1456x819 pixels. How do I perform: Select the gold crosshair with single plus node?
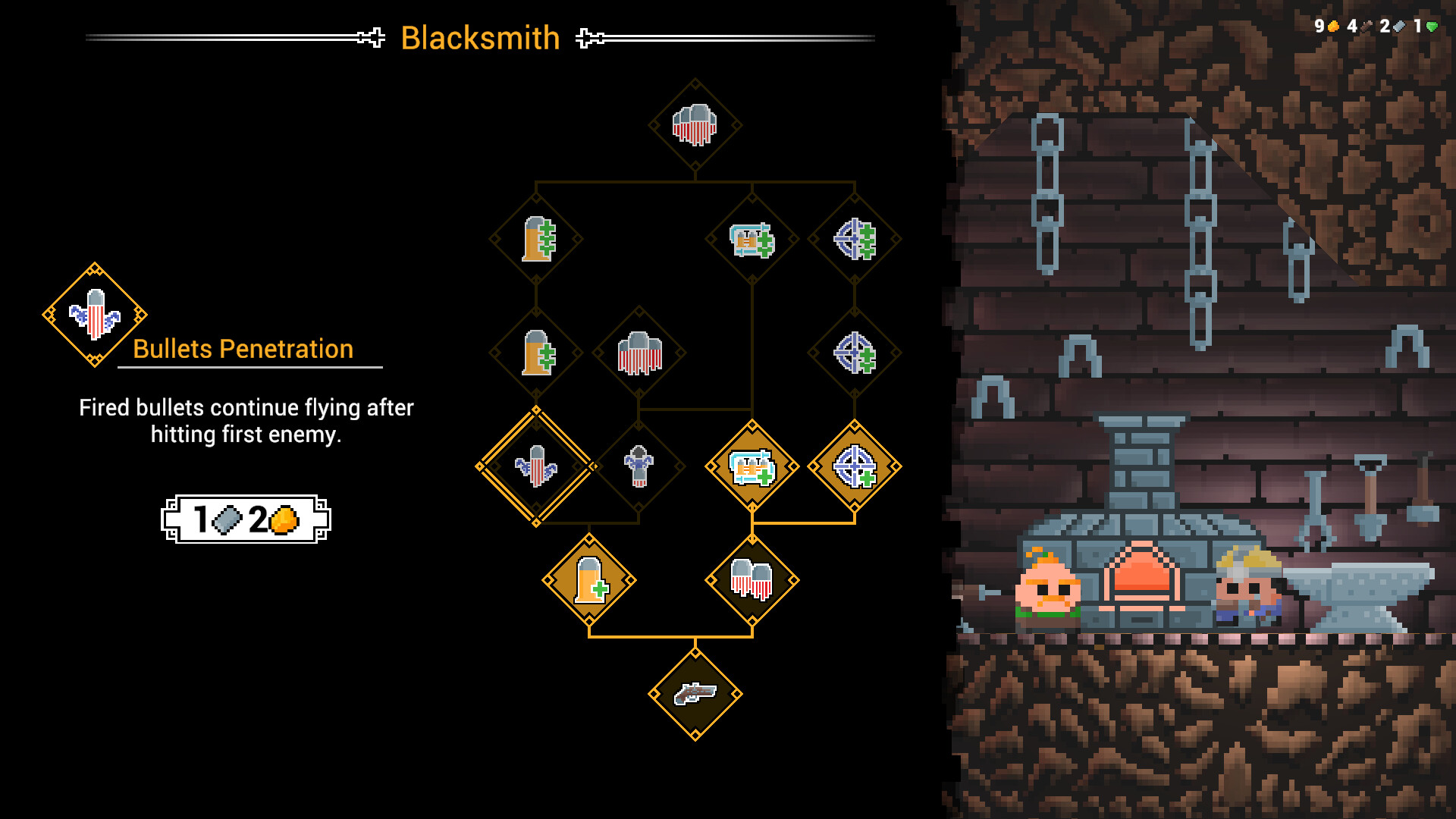pos(855,466)
